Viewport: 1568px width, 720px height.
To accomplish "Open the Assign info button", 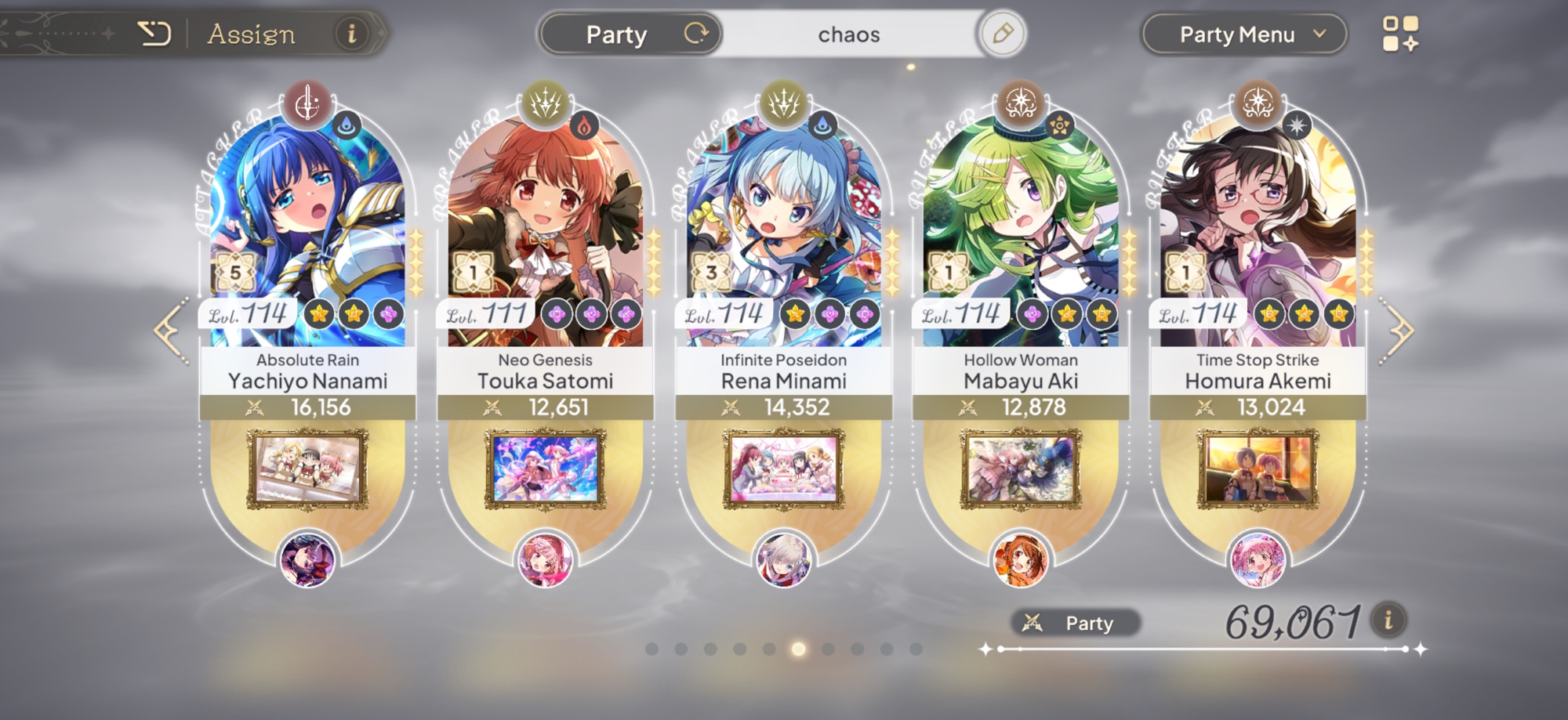I will (x=351, y=34).
